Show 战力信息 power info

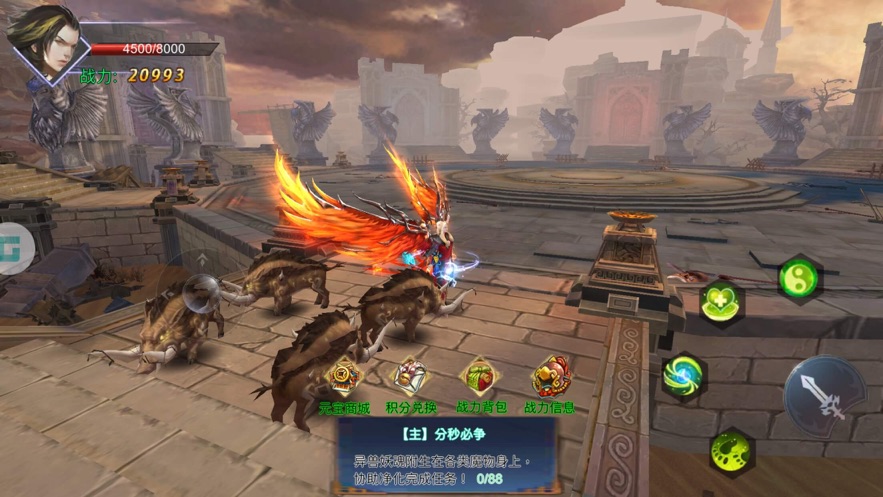pos(551,380)
